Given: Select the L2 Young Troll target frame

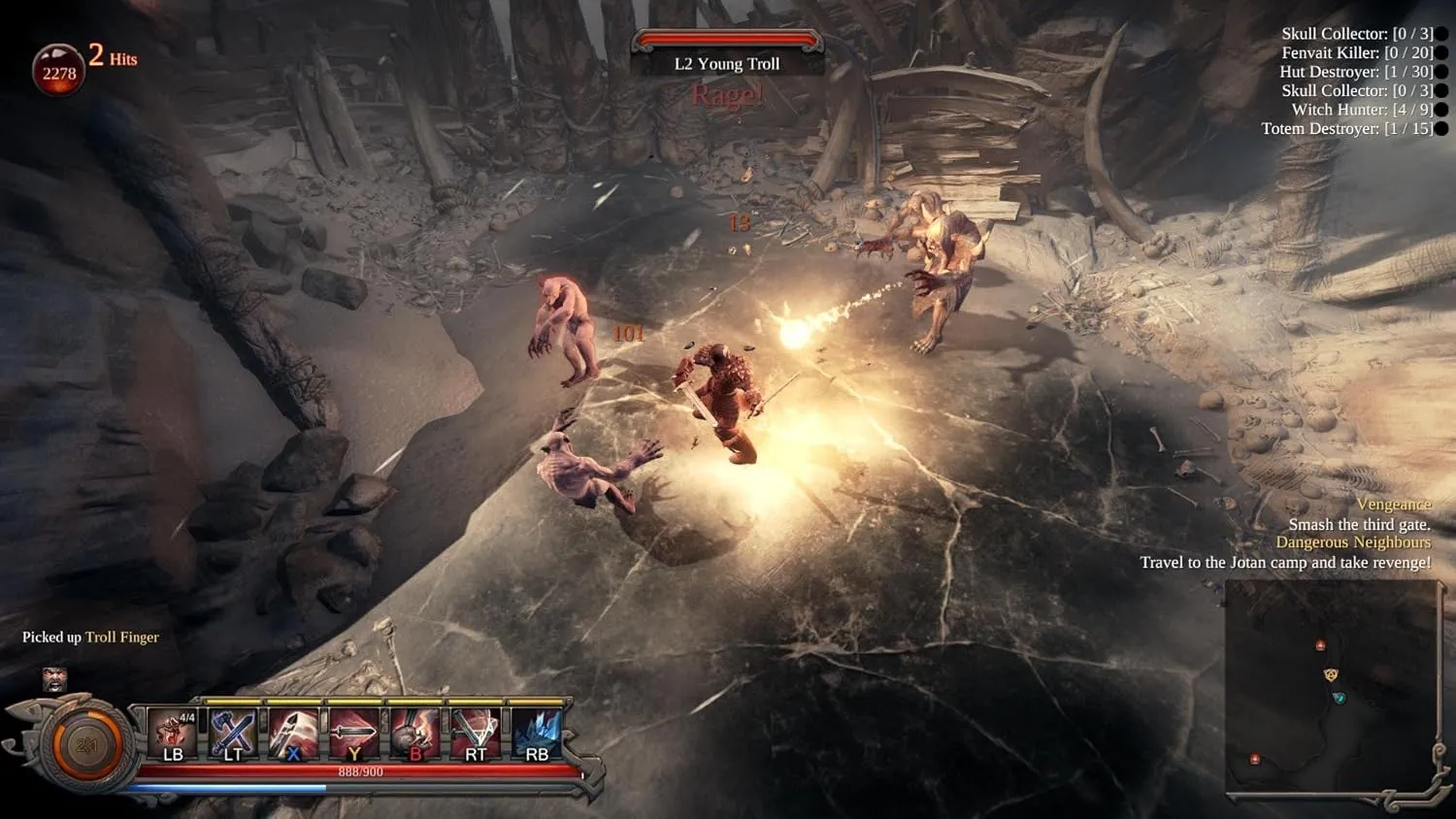Looking at the screenshot, I should [727, 54].
